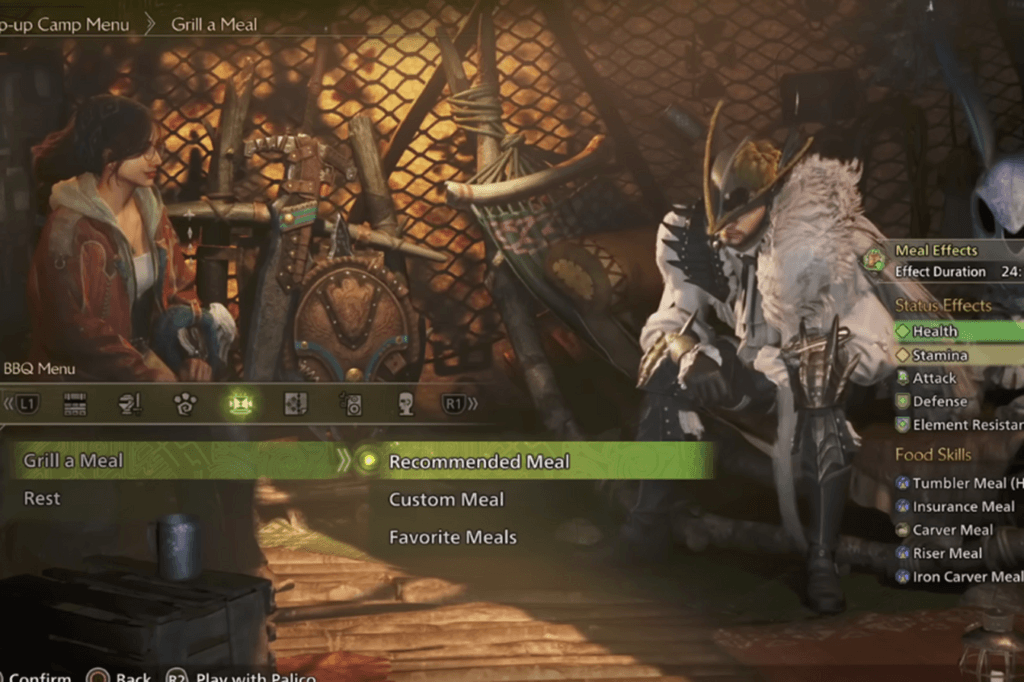
Task: Switch to the speaker music tab
Action: tap(351, 404)
